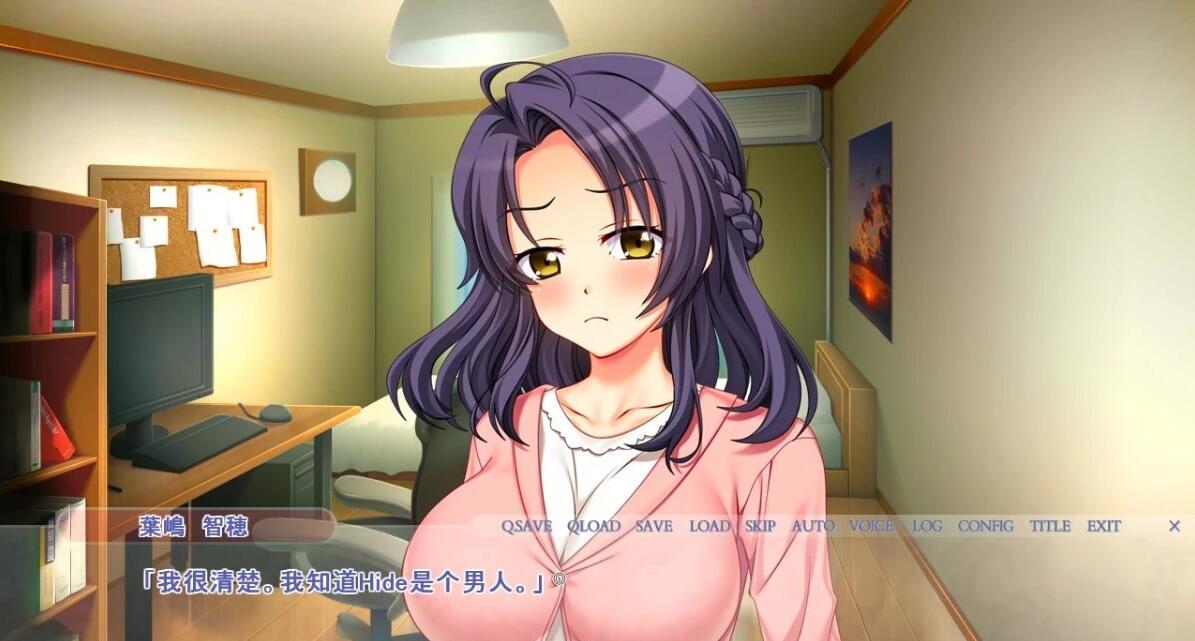Open the LOAD menu
The height and width of the screenshot is (641, 1195).
(x=709, y=526)
